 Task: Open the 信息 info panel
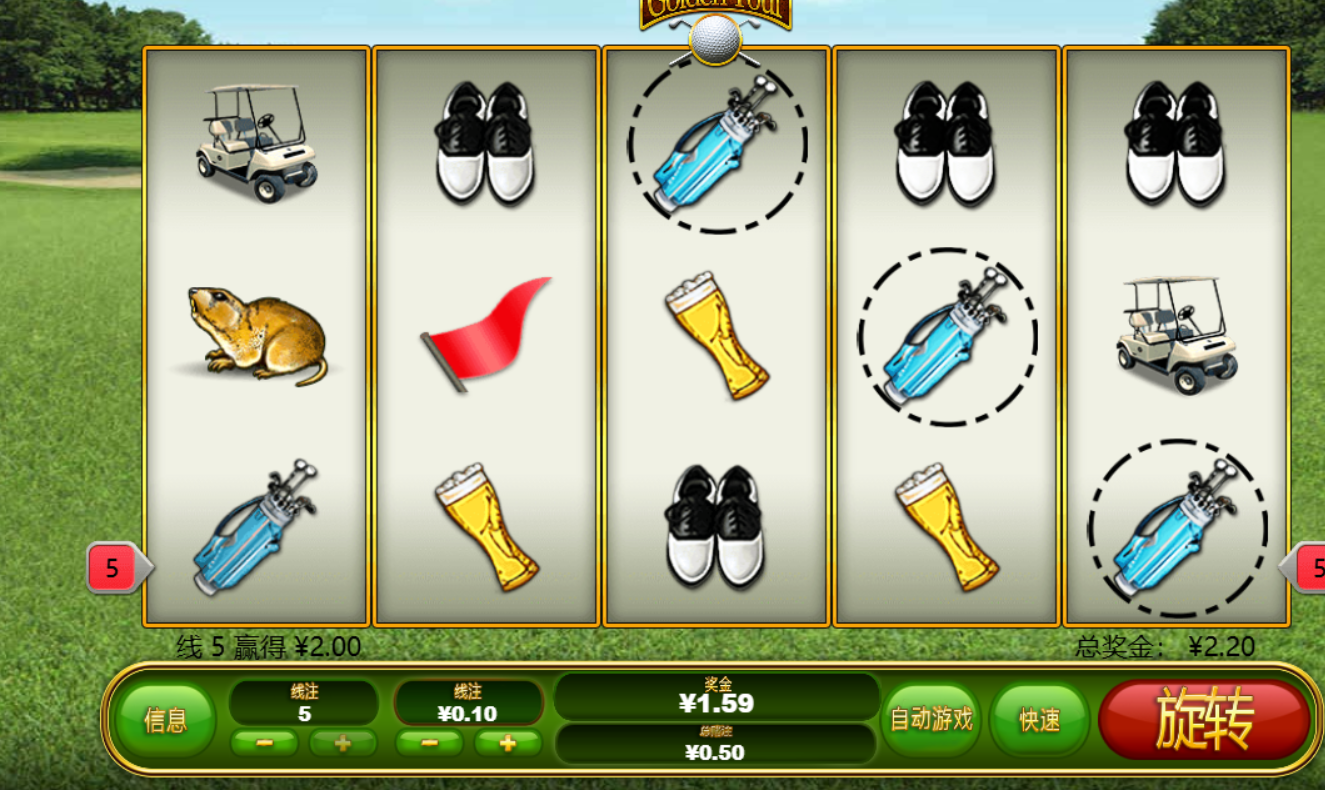[165, 720]
